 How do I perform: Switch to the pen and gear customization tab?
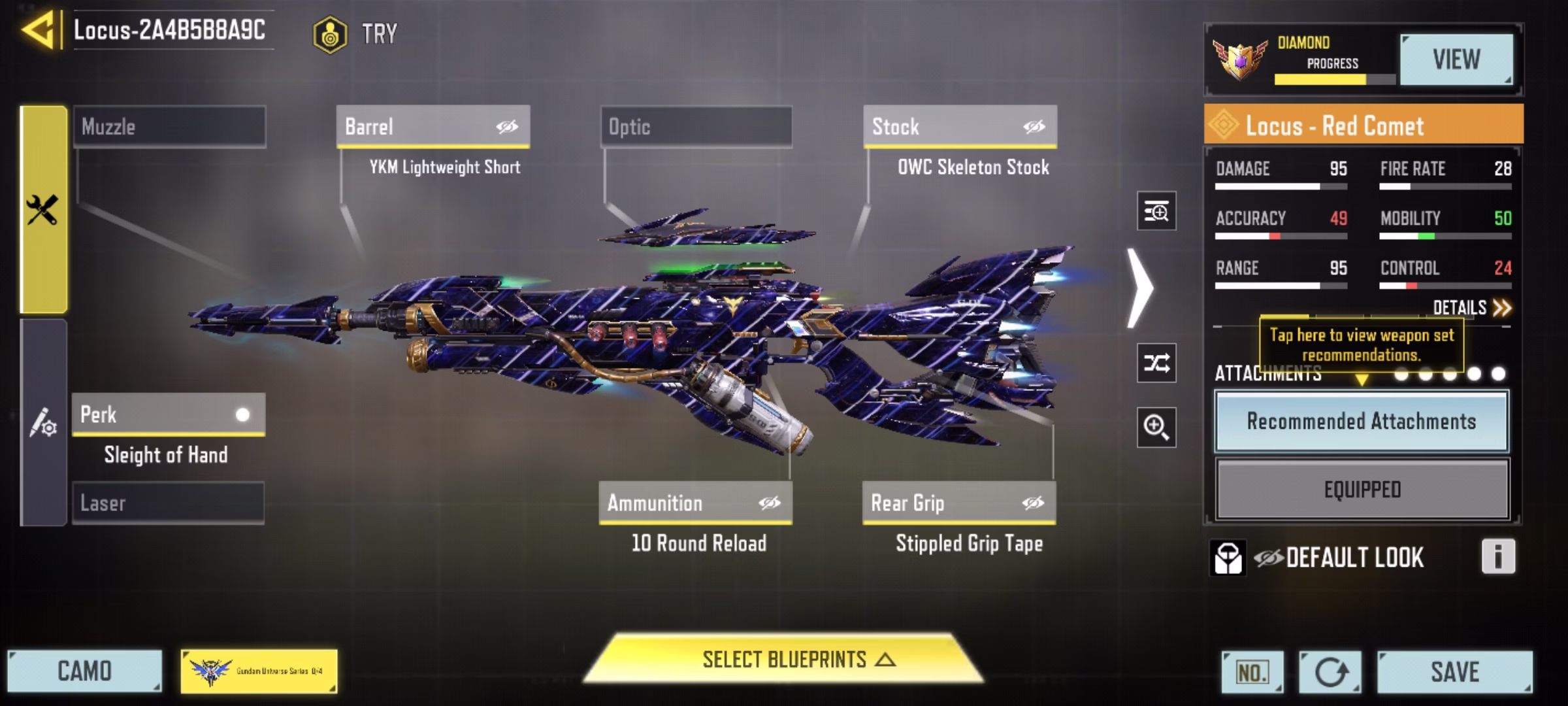click(43, 422)
